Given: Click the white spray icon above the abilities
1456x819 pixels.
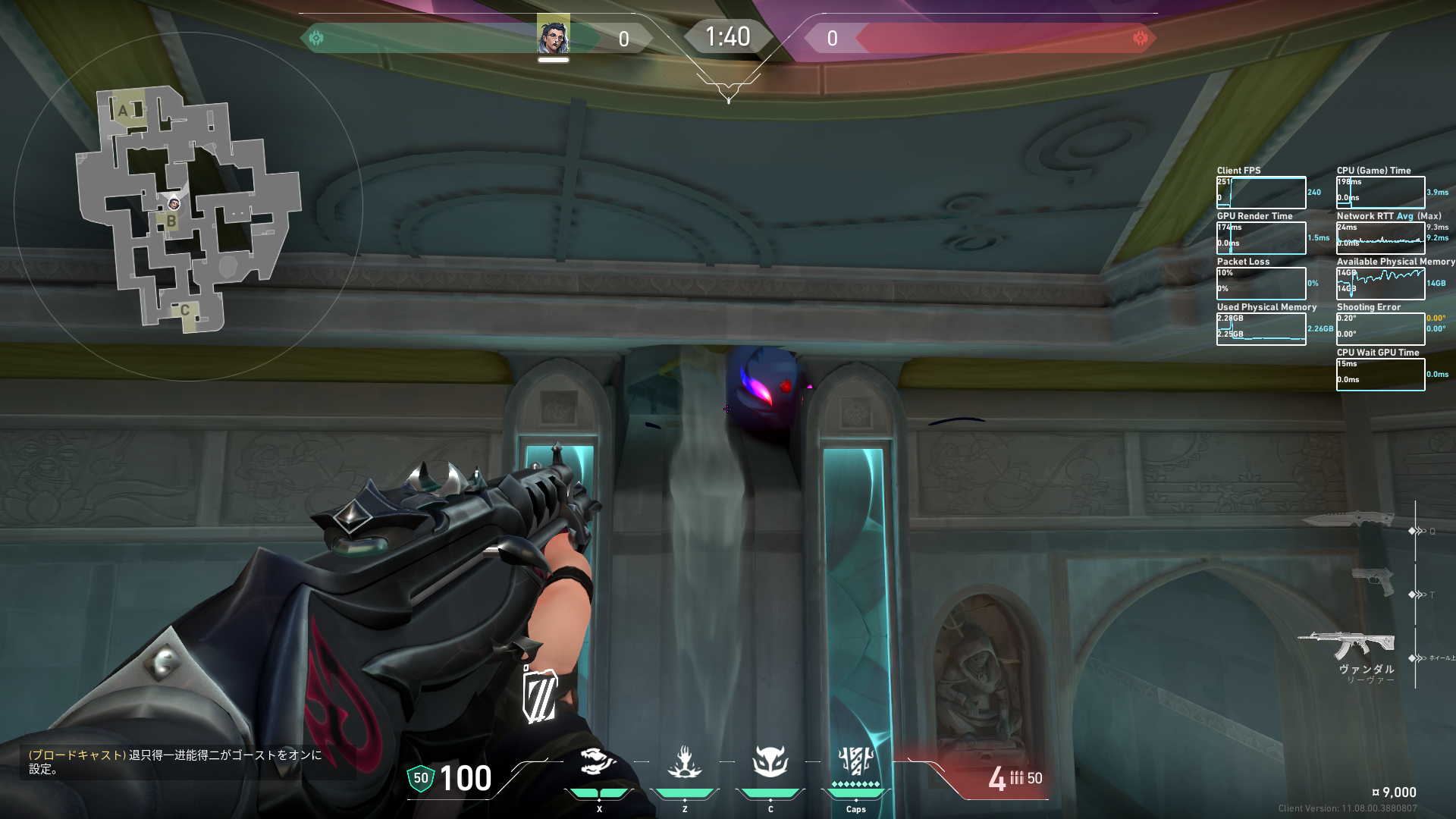Looking at the screenshot, I should 540,694.
